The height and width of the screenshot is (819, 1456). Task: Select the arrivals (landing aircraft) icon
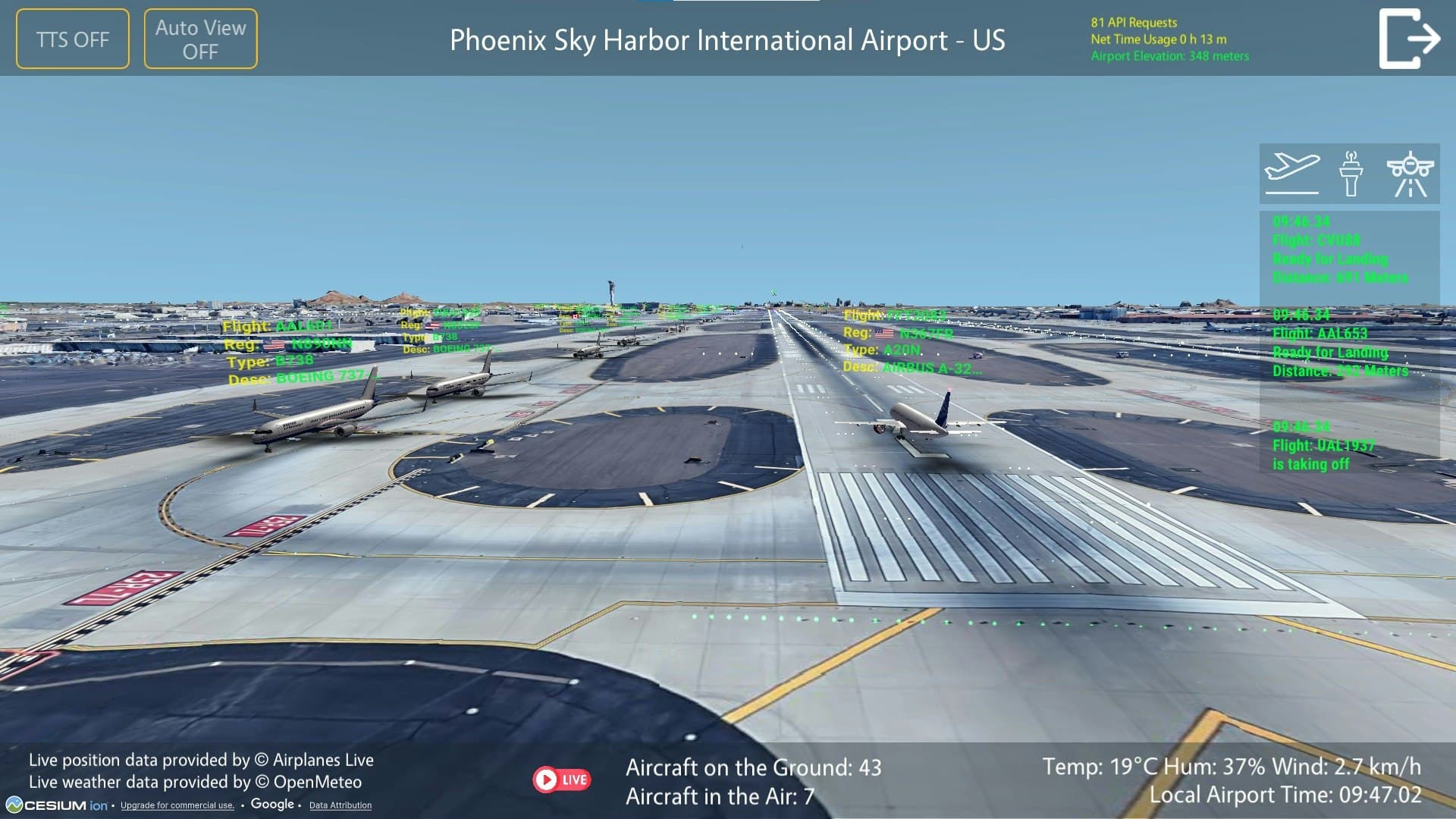[1412, 171]
